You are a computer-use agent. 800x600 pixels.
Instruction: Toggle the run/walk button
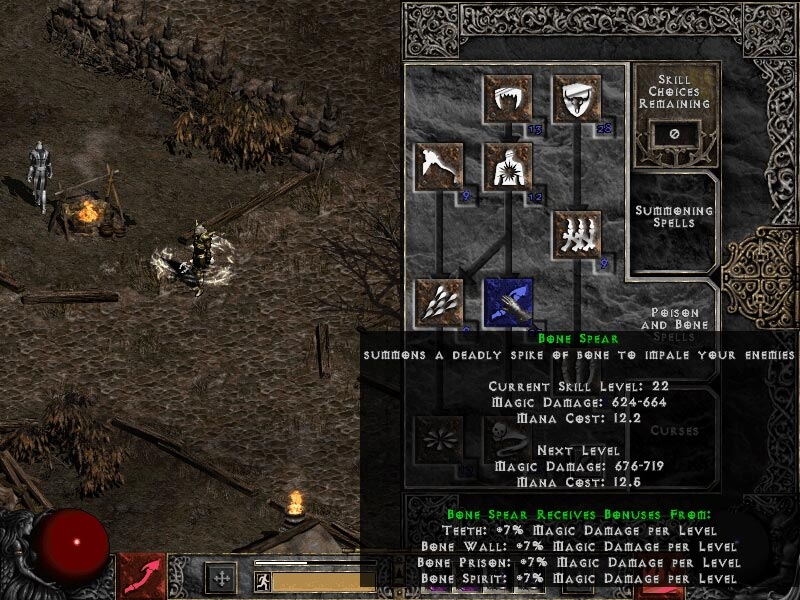coord(261,579)
